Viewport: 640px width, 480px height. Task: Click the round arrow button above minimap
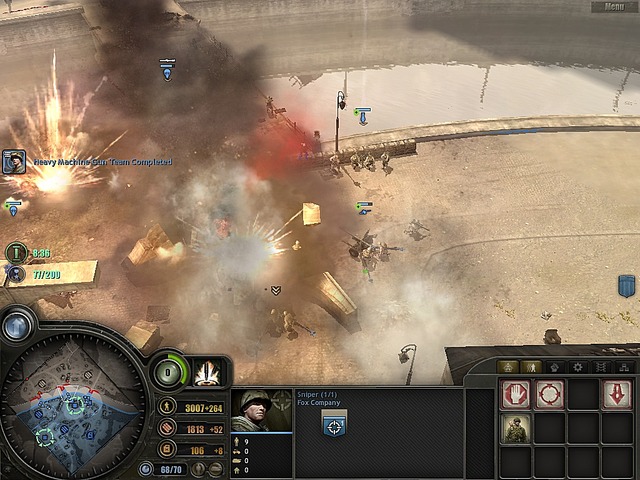click(x=17, y=325)
